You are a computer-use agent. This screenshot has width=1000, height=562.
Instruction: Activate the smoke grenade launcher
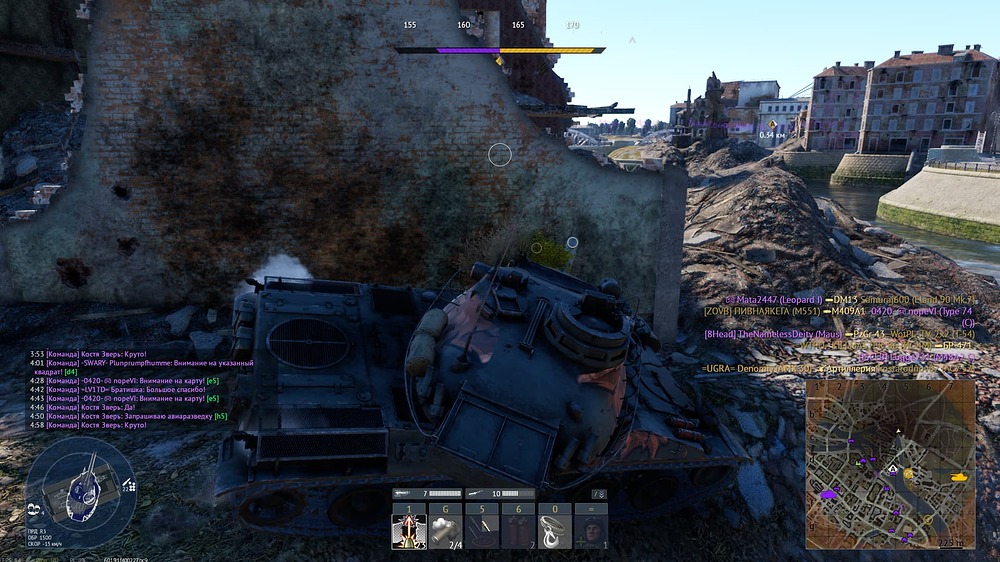tap(445, 531)
